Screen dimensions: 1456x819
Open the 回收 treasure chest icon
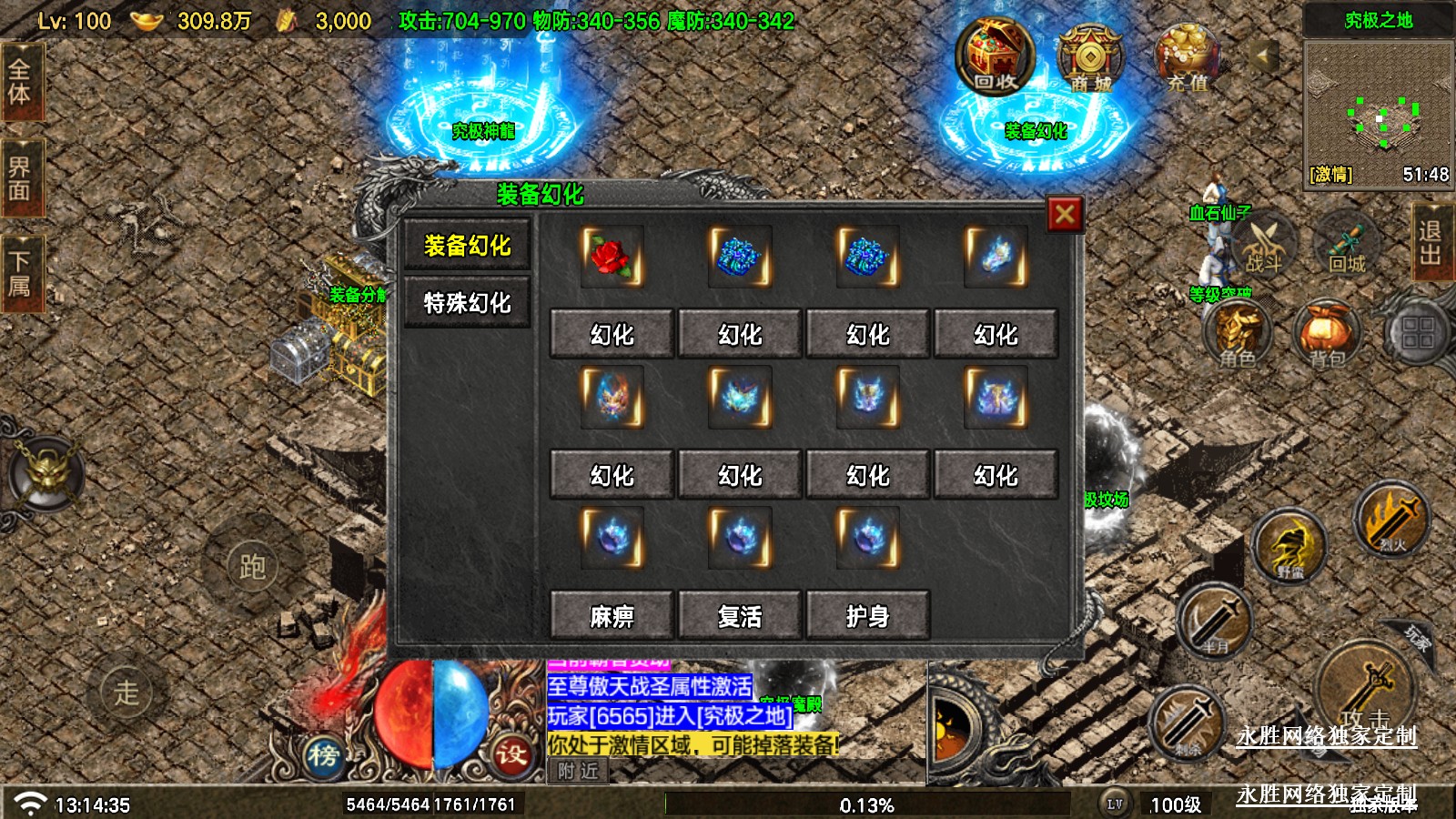995,56
